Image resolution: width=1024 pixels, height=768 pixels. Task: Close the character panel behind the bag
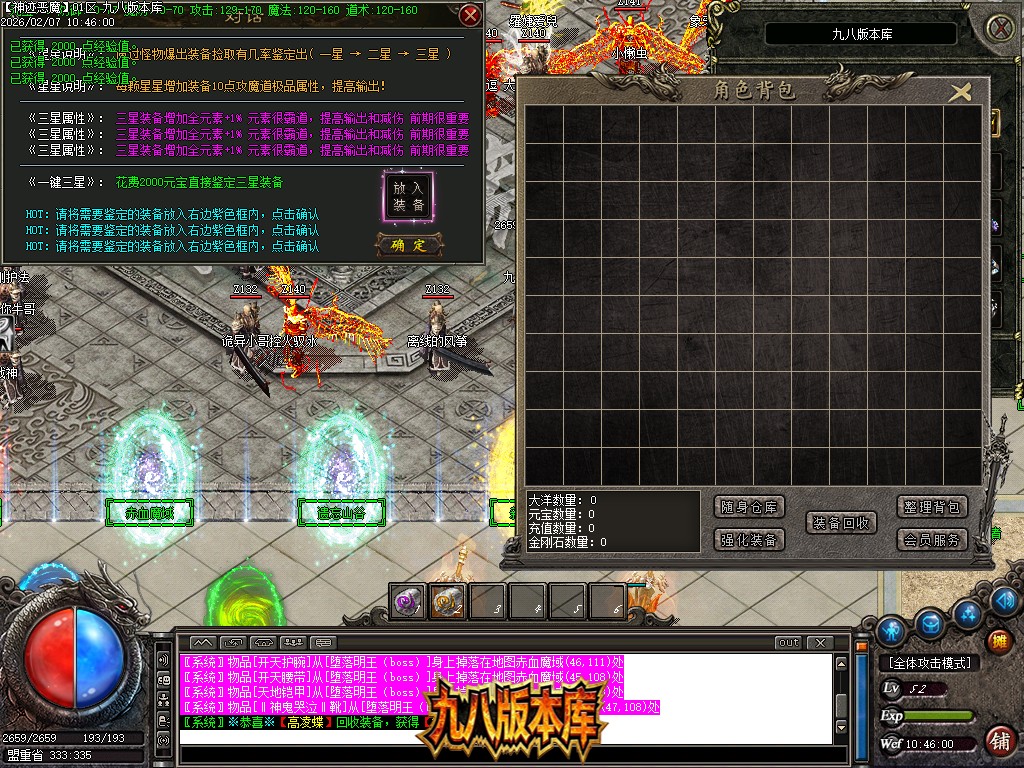coord(998,28)
